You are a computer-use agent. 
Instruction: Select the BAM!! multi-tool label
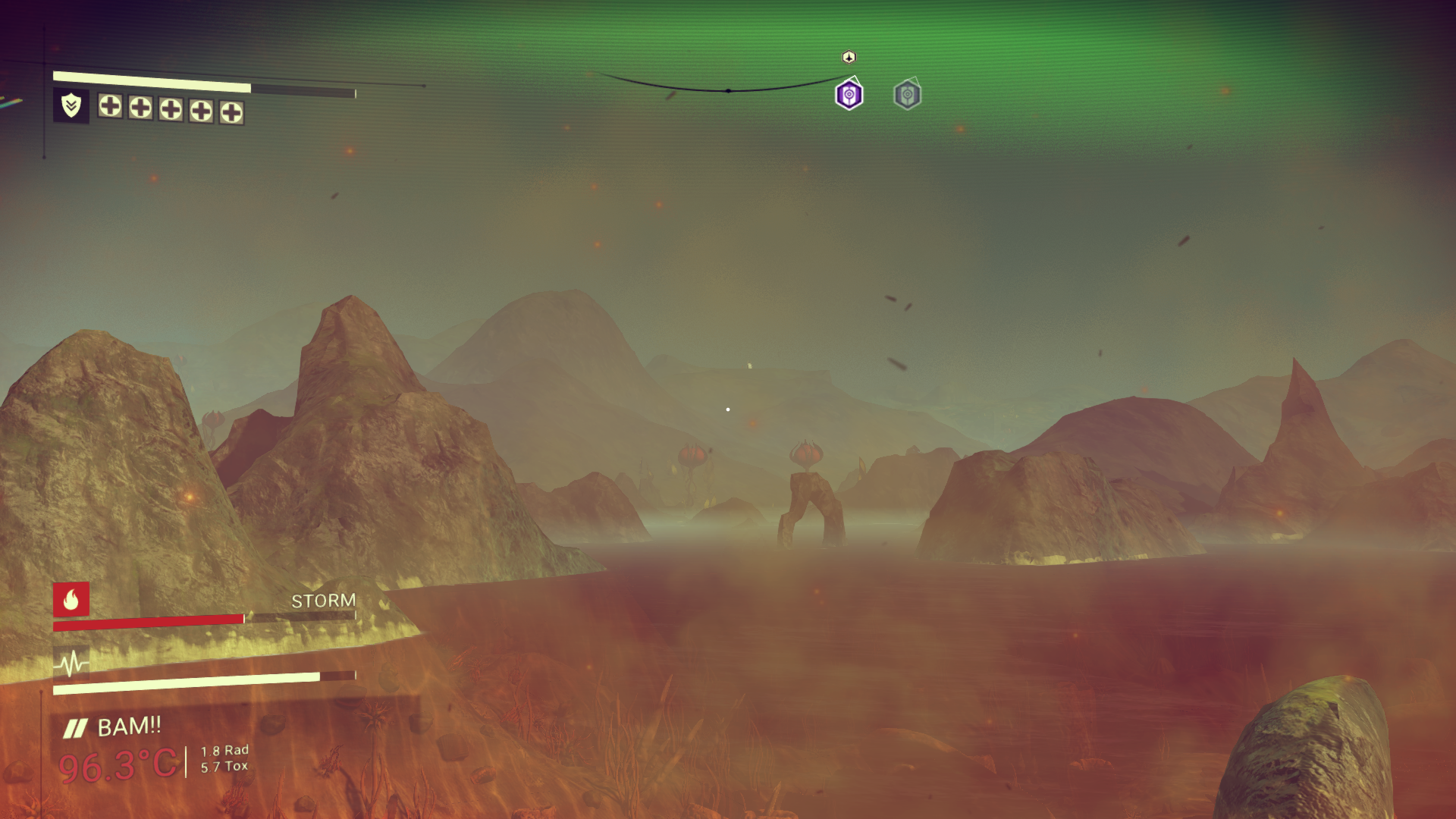129,726
